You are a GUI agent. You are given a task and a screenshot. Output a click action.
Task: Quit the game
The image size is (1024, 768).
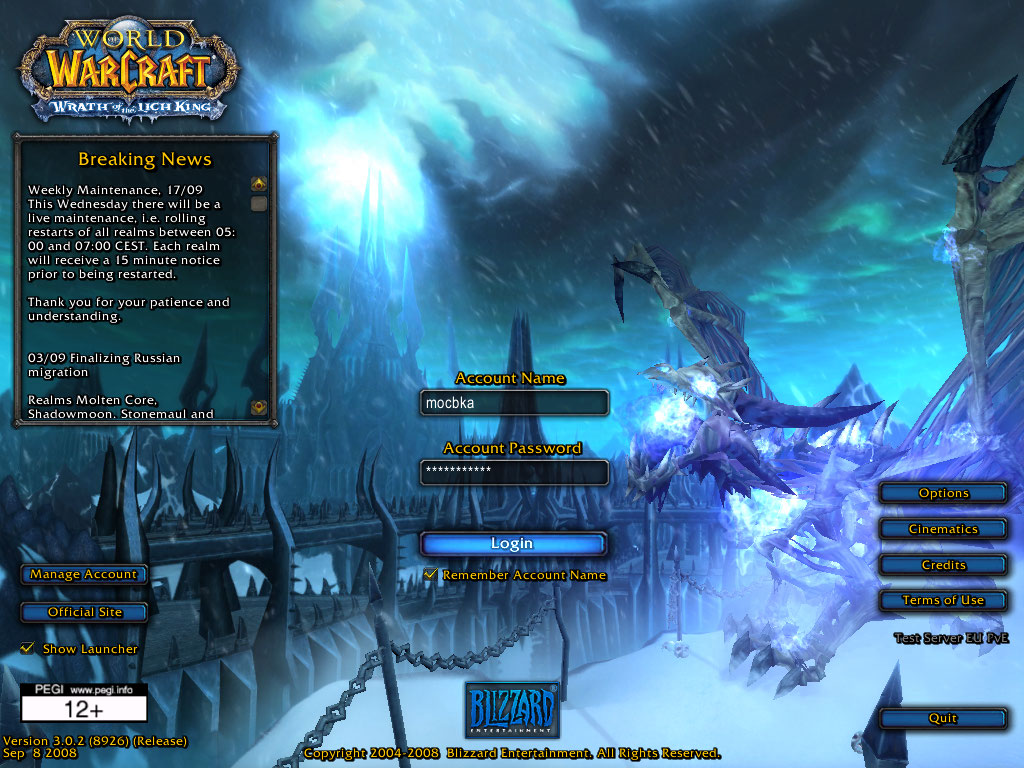pyautogui.click(x=943, y=718)
